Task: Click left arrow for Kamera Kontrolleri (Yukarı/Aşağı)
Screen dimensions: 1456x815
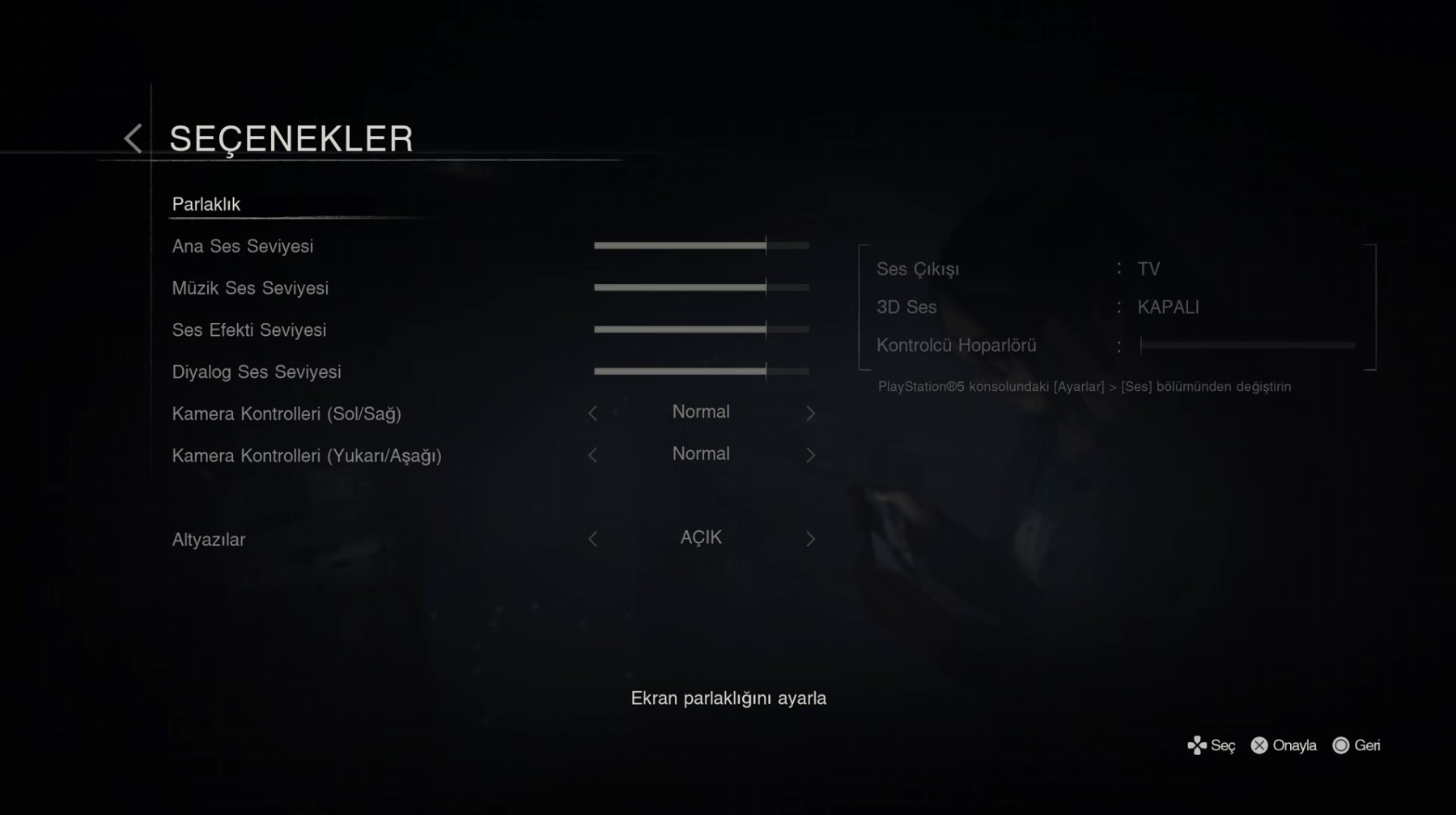Action: [x=592, y=456]
